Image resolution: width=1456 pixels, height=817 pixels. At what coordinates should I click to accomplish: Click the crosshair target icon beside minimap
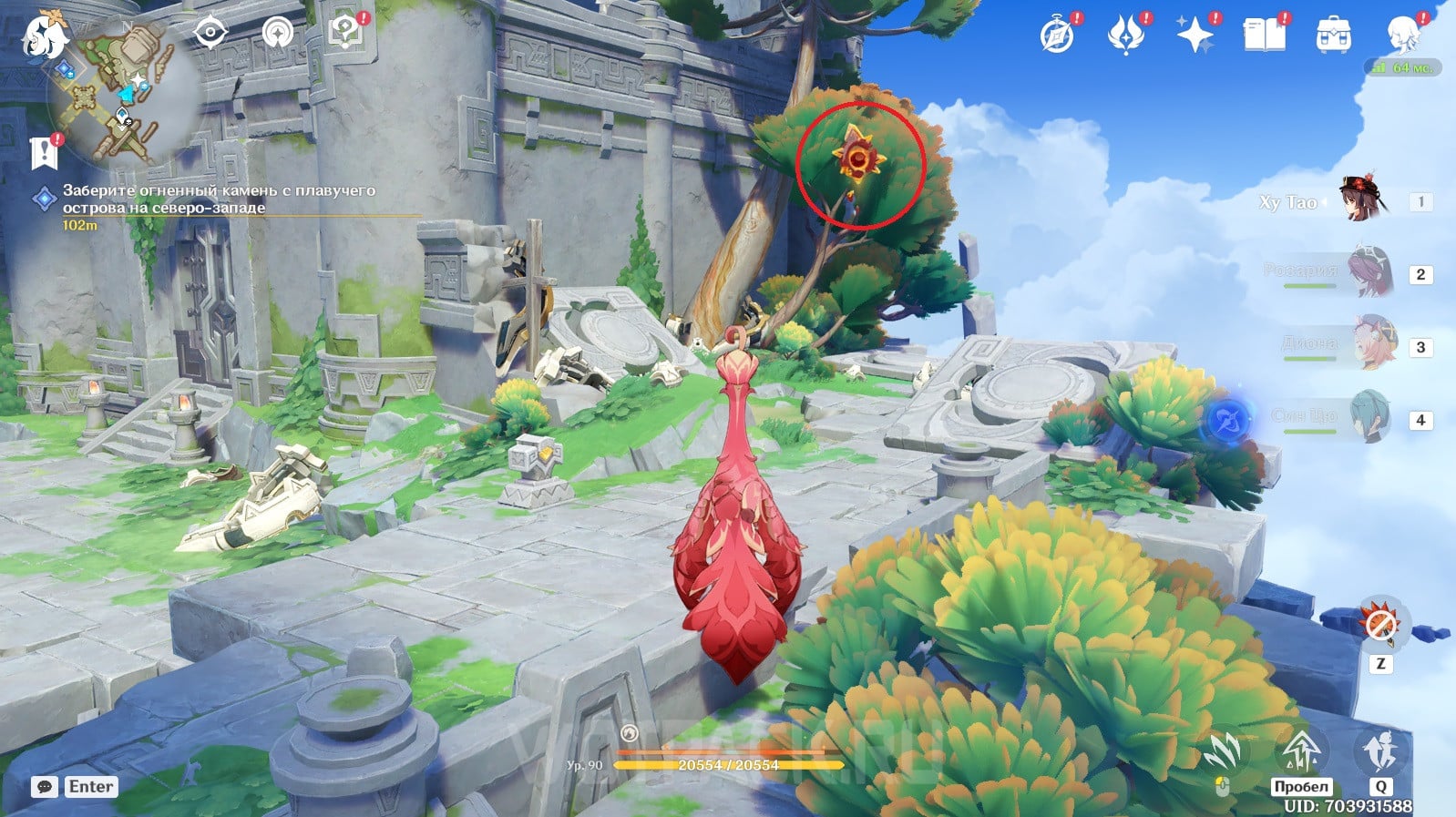[210, 33]
